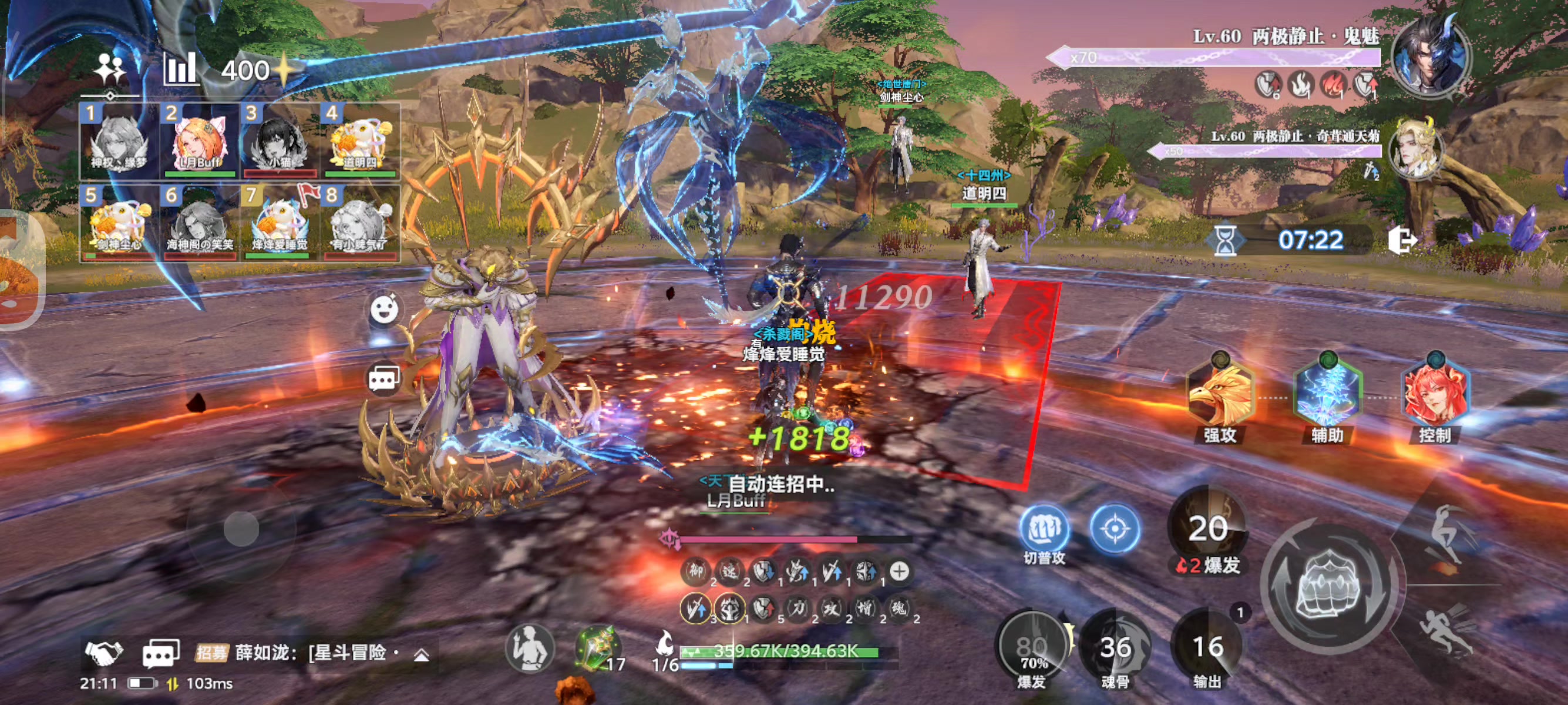The height and width of the screenshot is (705, 1568).
Task: Select party member 6 海神阁の笑笑 portrait
Action: 200,223
